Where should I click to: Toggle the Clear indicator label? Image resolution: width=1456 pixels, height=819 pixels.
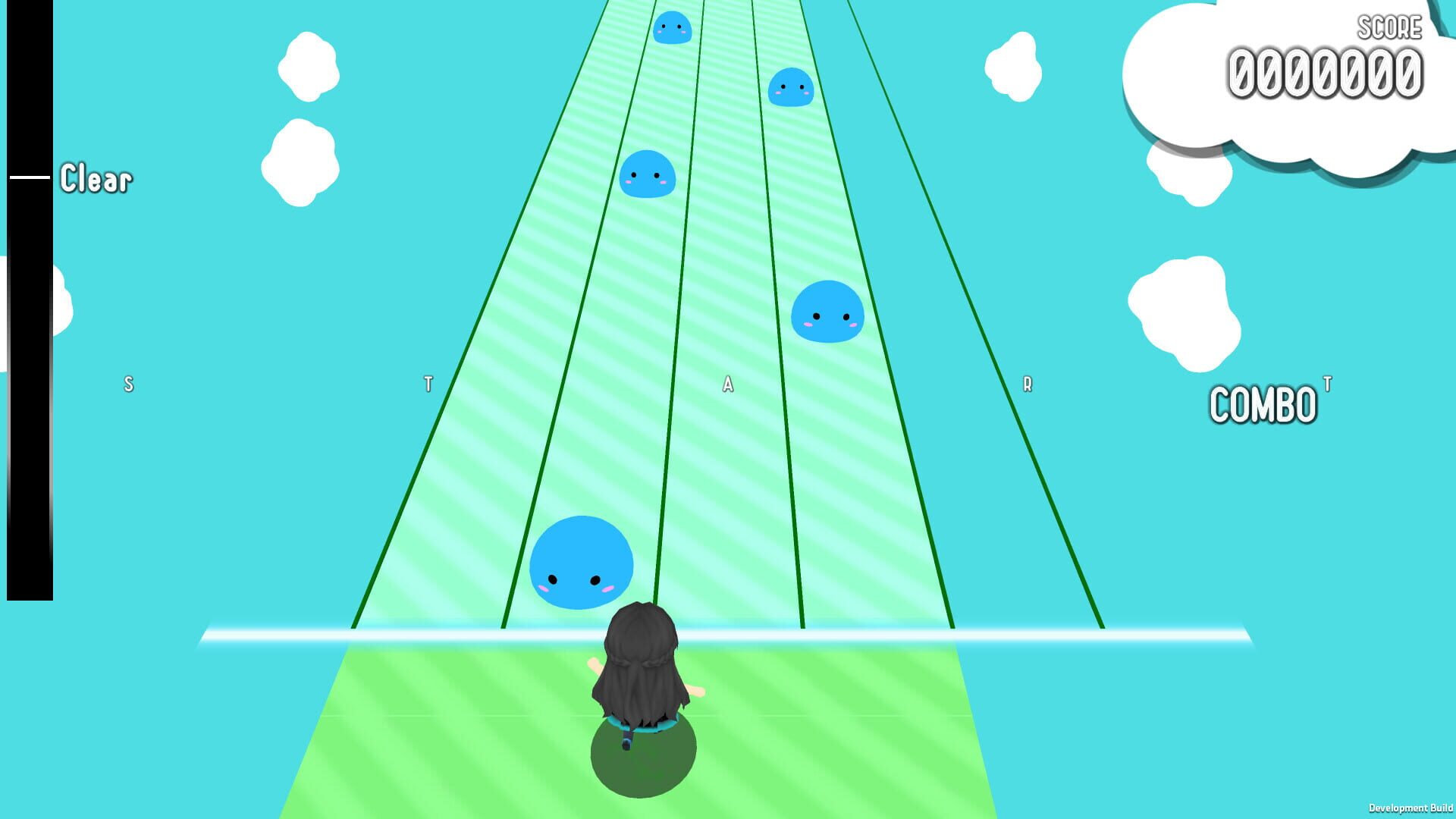[x=96, y=180]
